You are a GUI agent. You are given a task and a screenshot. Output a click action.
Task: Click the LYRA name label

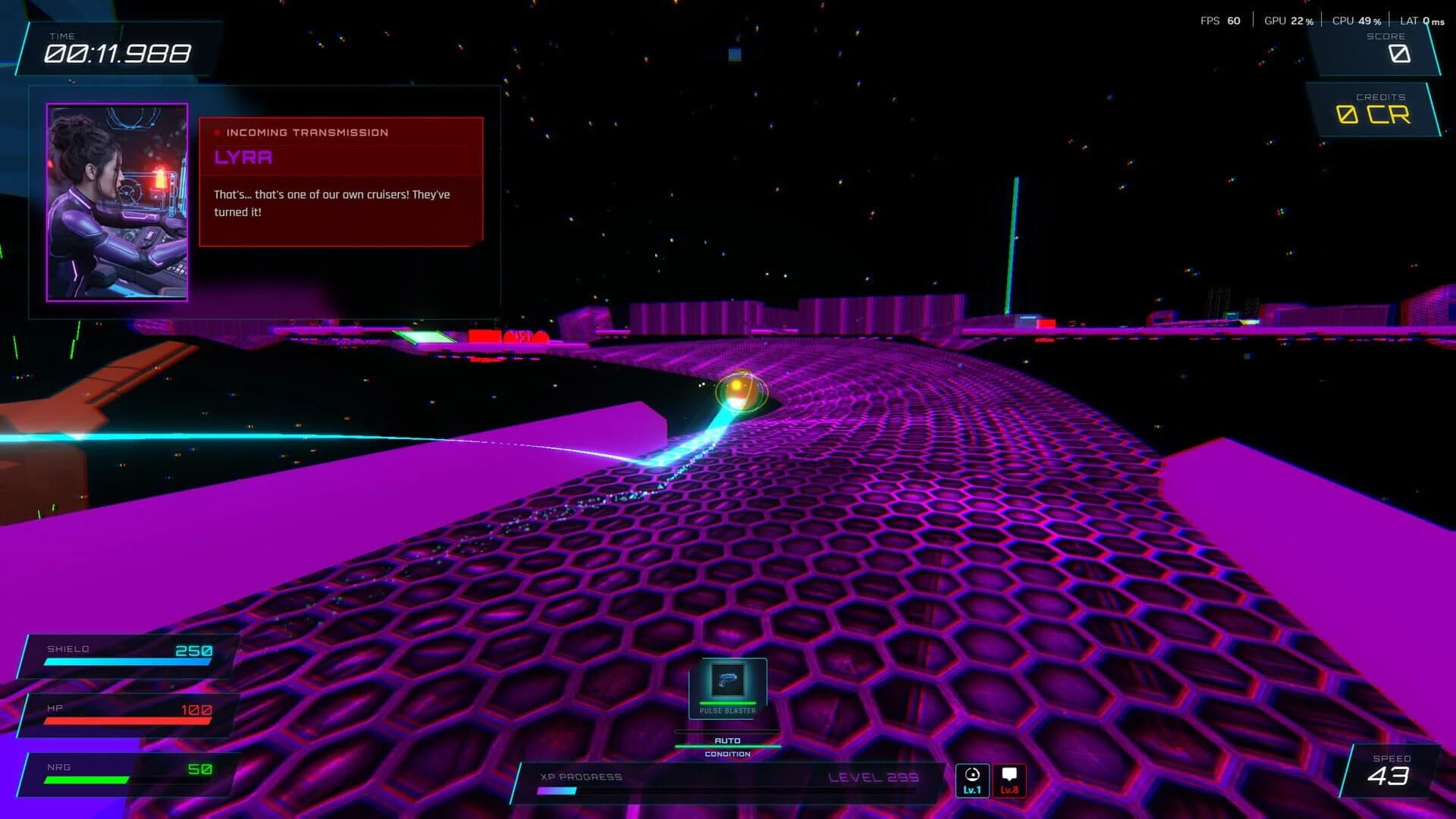point(243,158)
